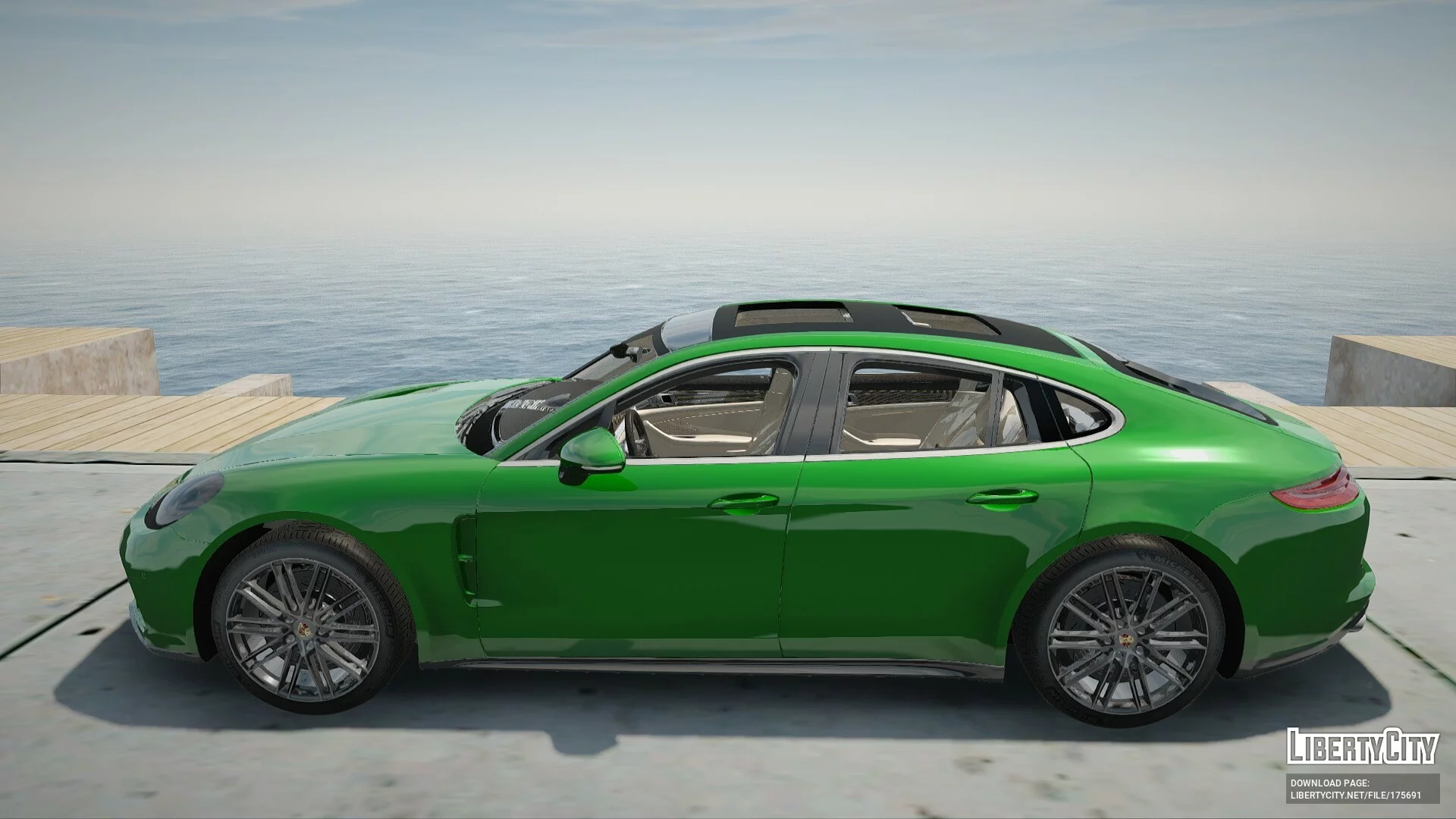Click the LibertyCity watermark logo
1456x819 pixels.
[1362, 745]
